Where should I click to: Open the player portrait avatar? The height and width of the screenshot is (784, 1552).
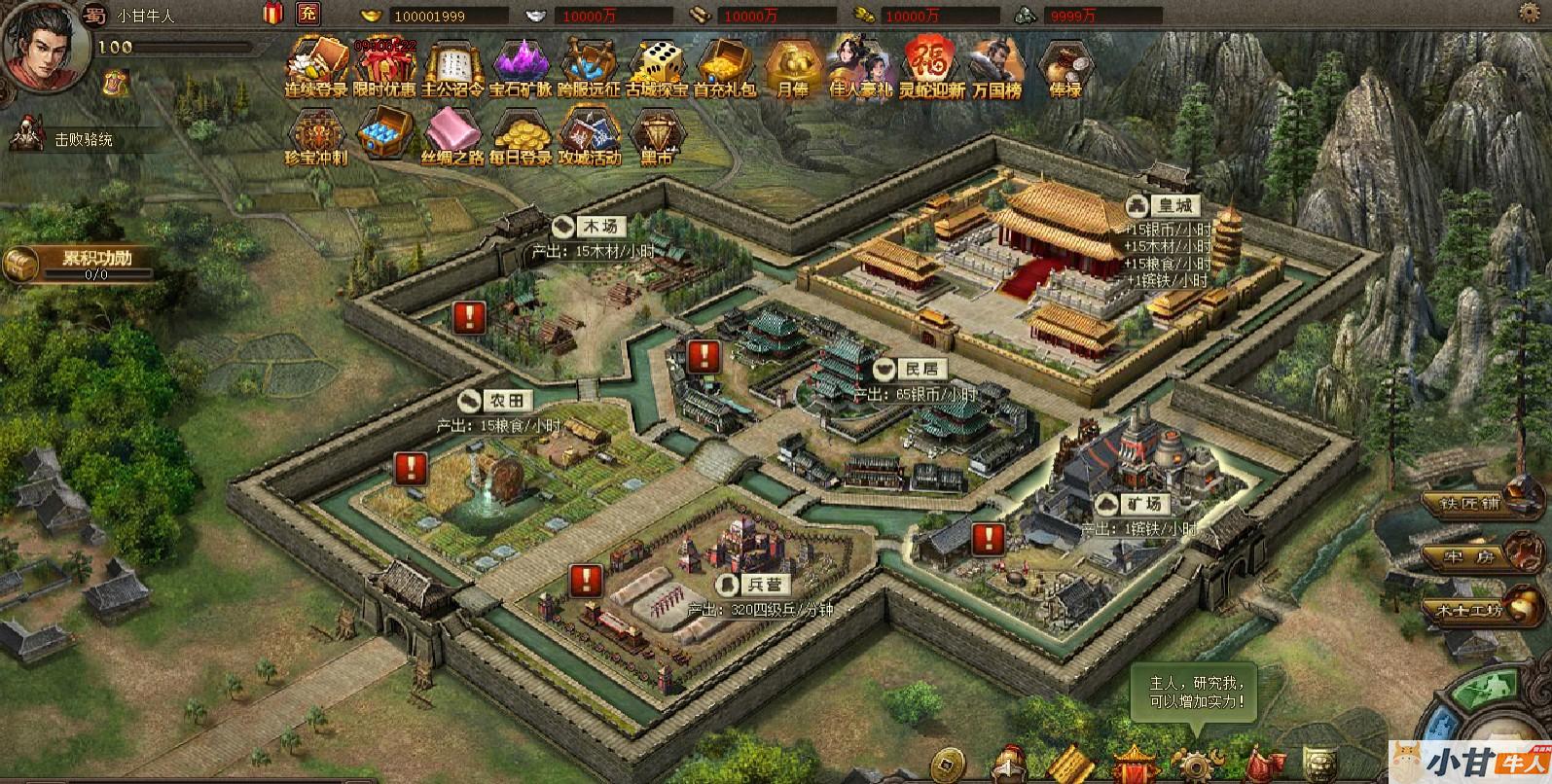(x=44, y=45)
